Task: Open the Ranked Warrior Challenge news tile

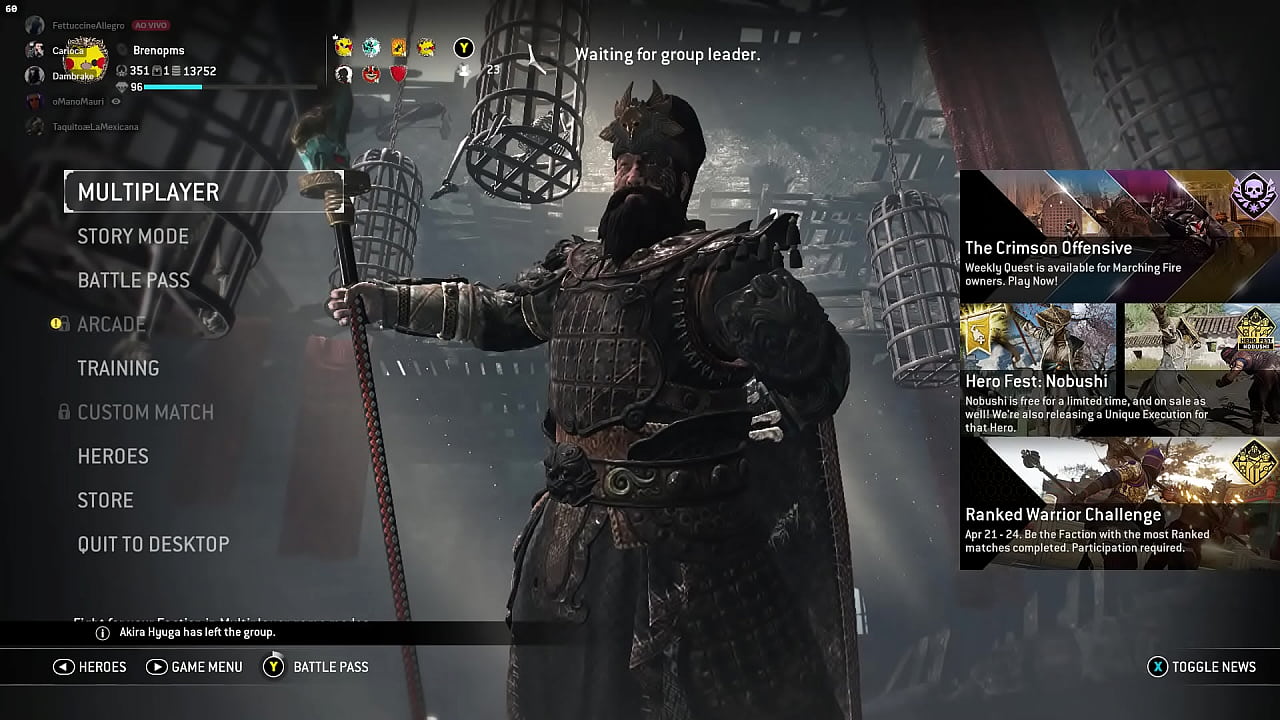Action: 1119,503
